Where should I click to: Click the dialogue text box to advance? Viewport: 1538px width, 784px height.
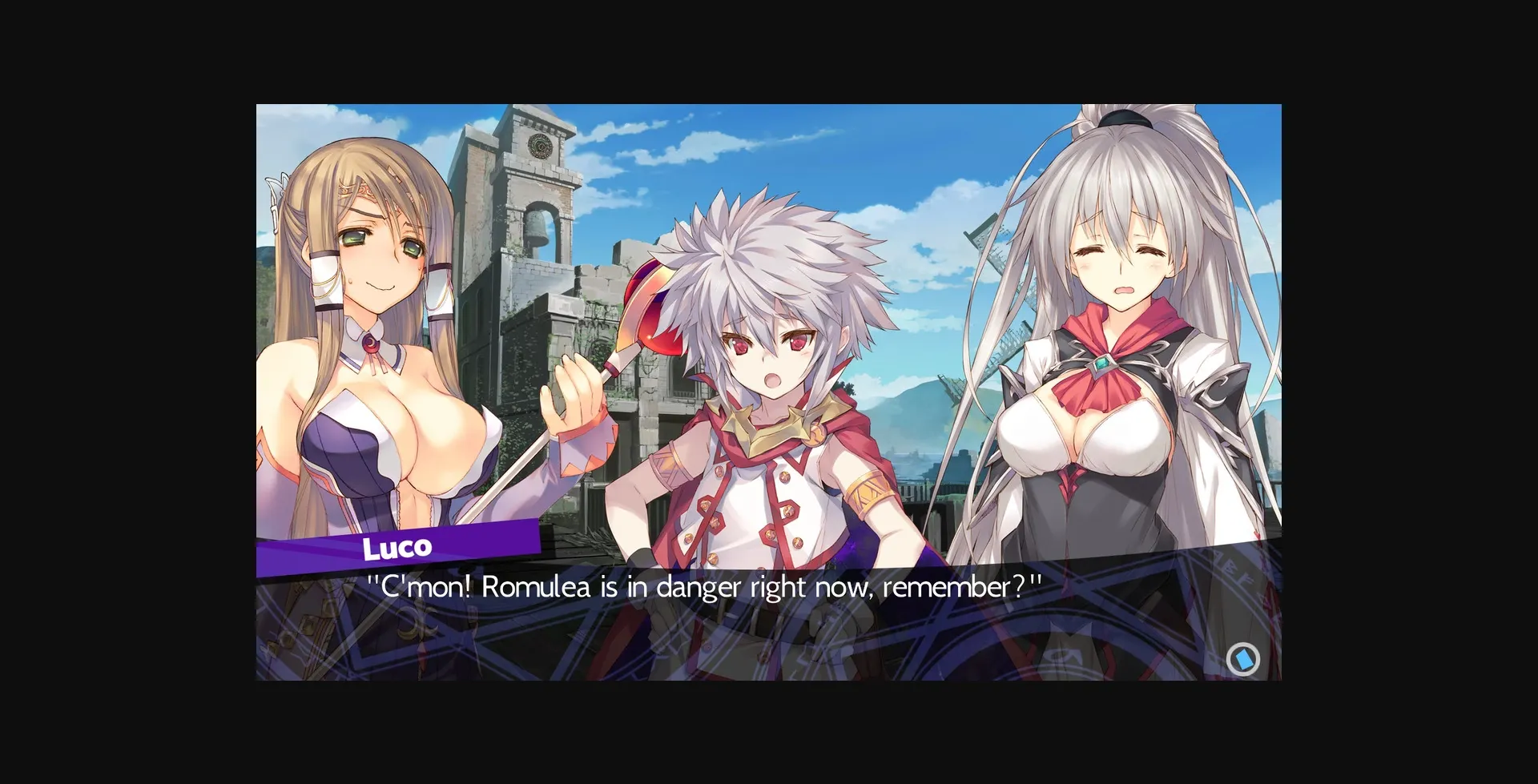(x=769, y=625)
